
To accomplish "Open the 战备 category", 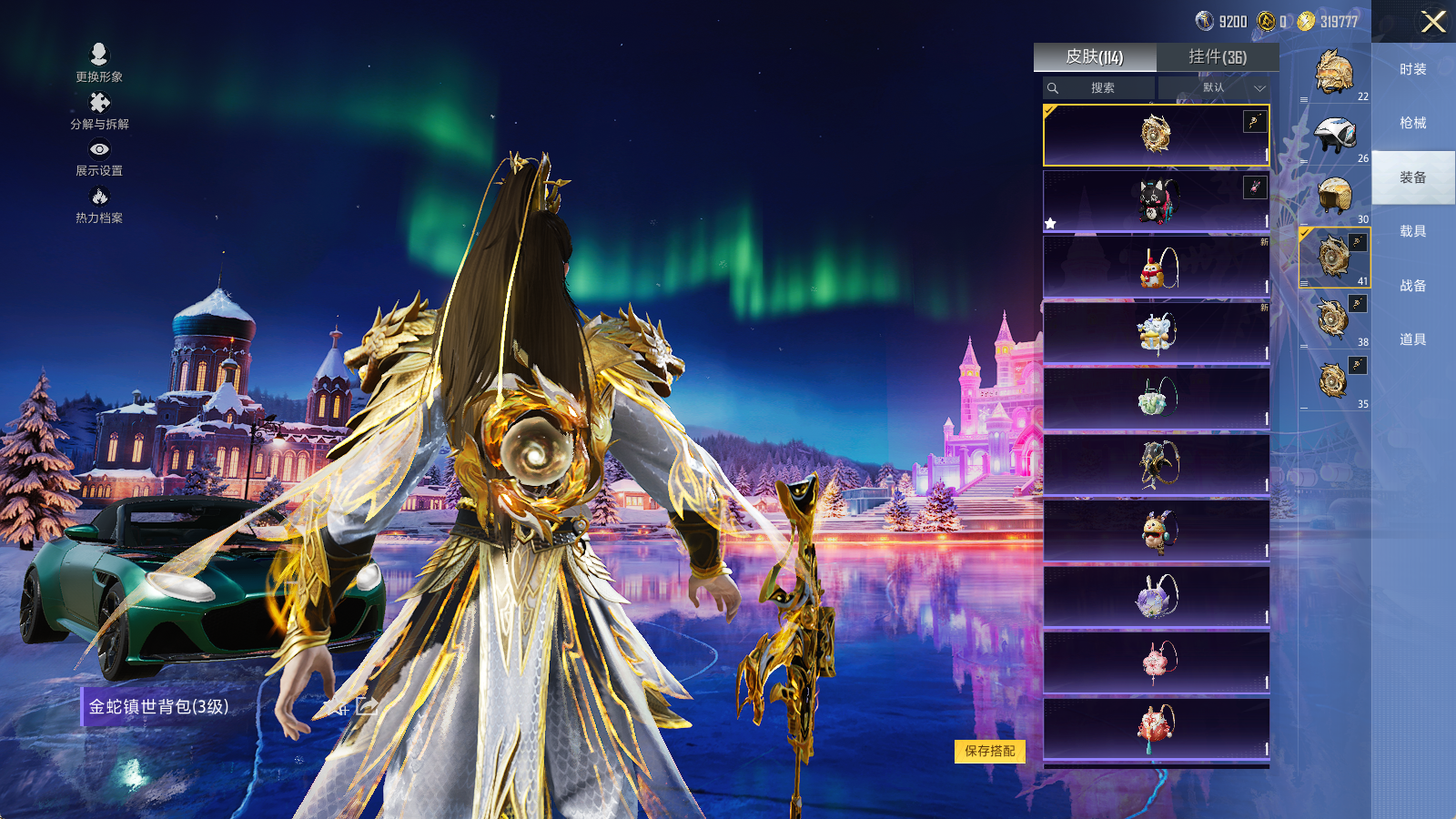I will [1412, 286].
